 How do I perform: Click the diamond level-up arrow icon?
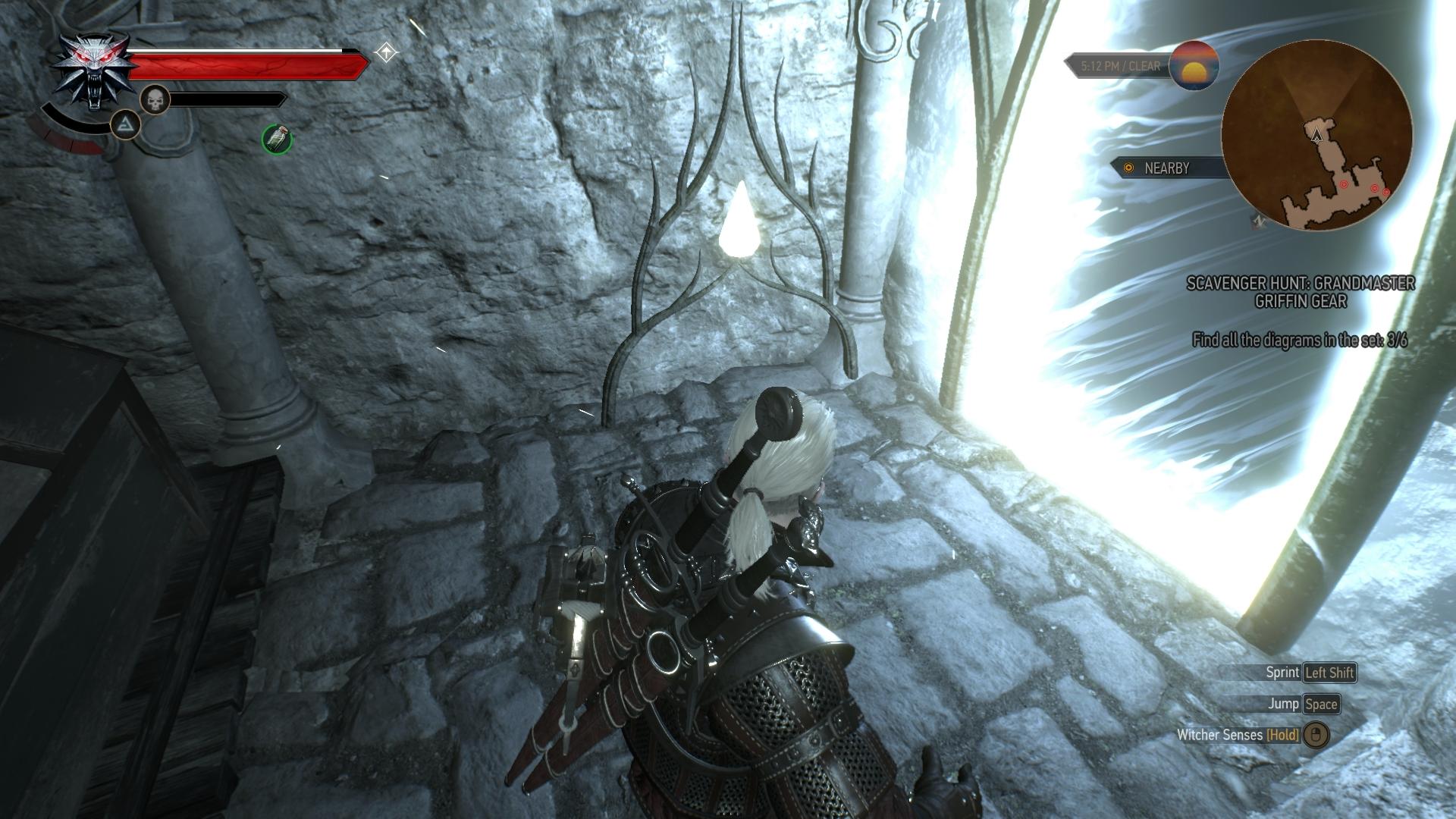pyautogui.click(x=387, y=53)
